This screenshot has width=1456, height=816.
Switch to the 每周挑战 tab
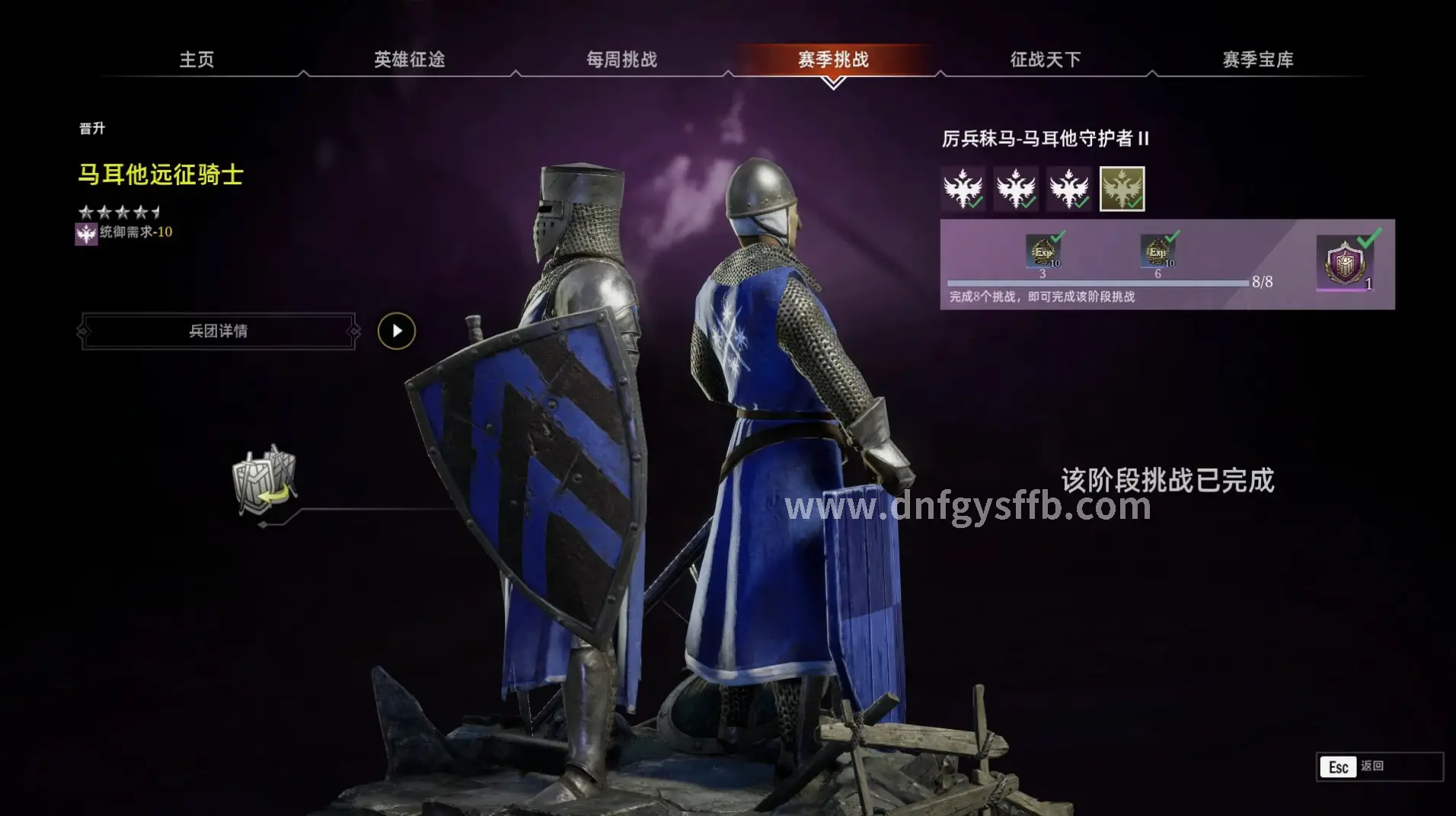coord(624,59)
